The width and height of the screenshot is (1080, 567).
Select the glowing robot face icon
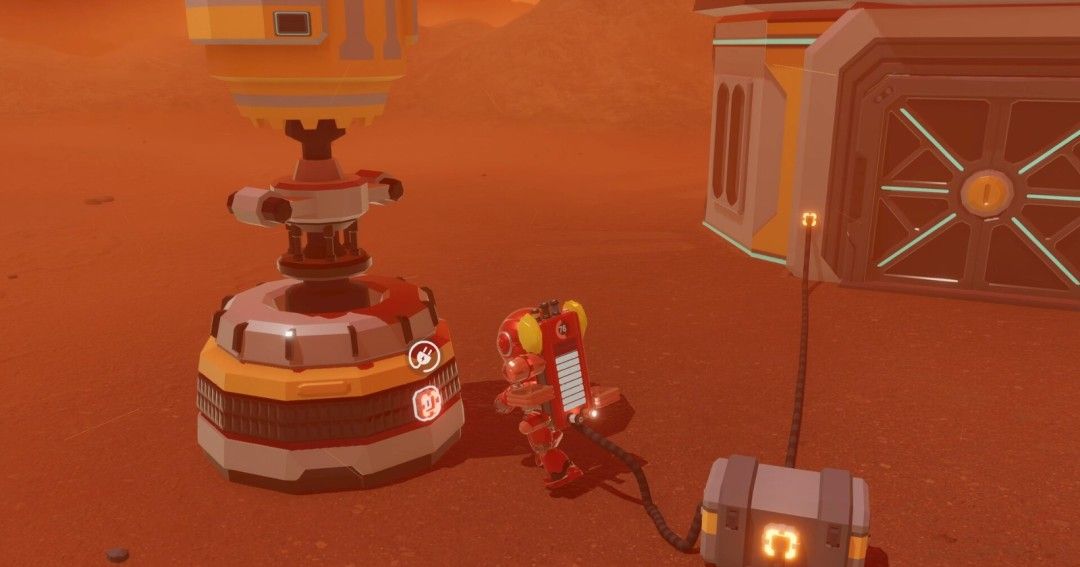(427, 403)
